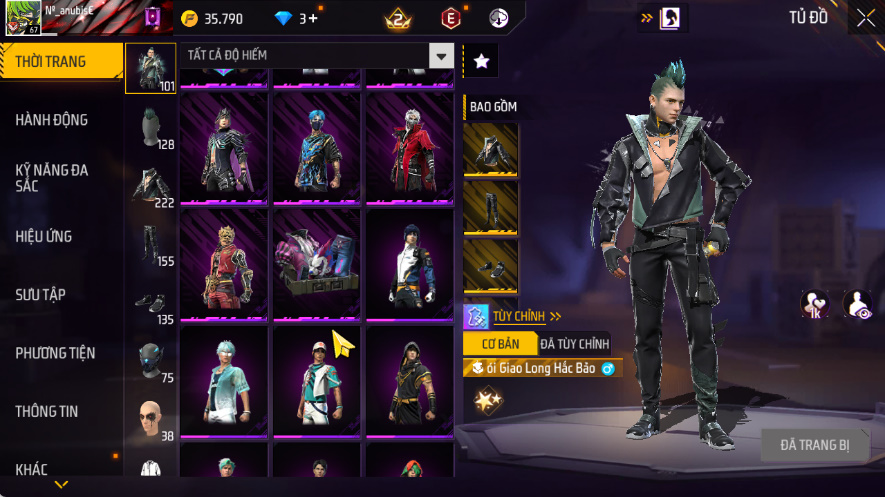Viewport: 885px width, 497px height.
Task: Select the Kỹ Năng Đa Sắc category
Action: coord(52,178)
